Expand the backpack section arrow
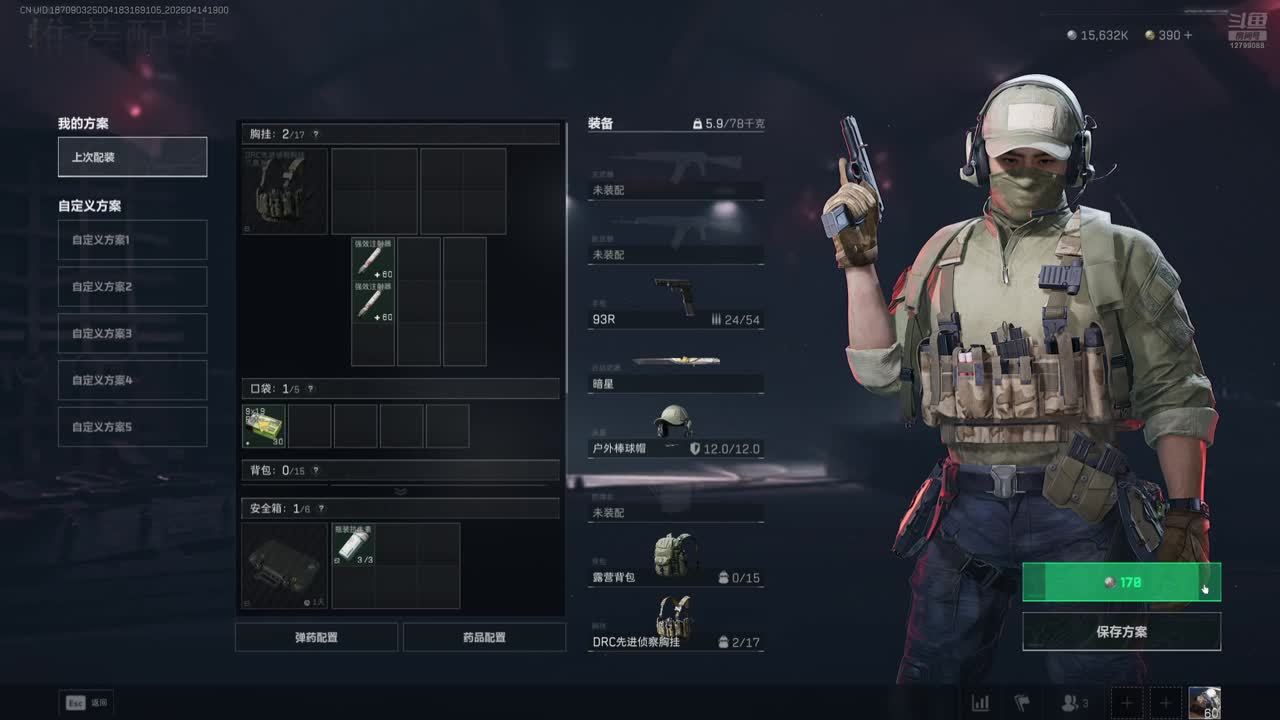The image size is (1280, 720). click(x=400, y=491)
